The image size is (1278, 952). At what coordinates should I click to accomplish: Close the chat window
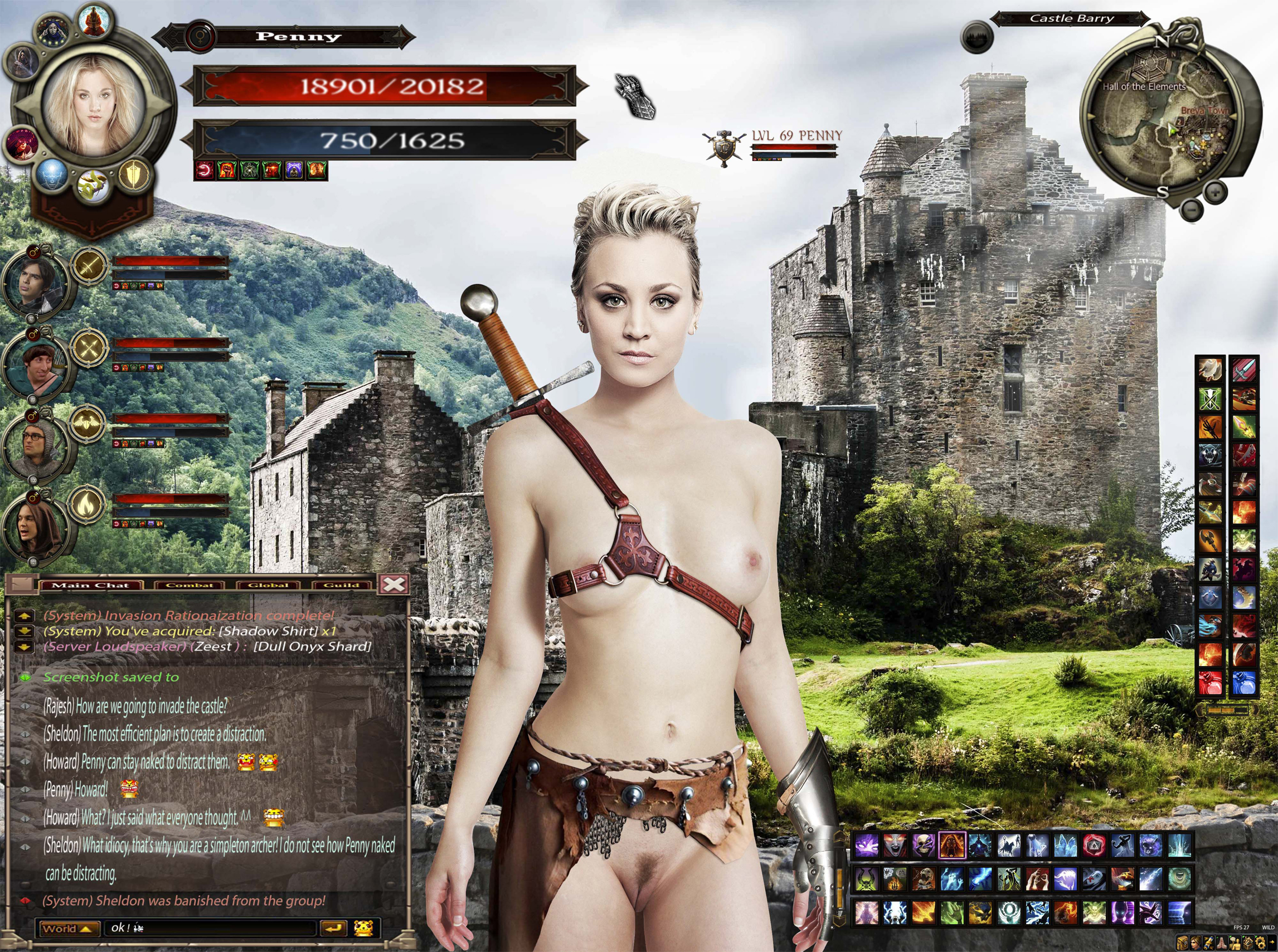point(394,584)
